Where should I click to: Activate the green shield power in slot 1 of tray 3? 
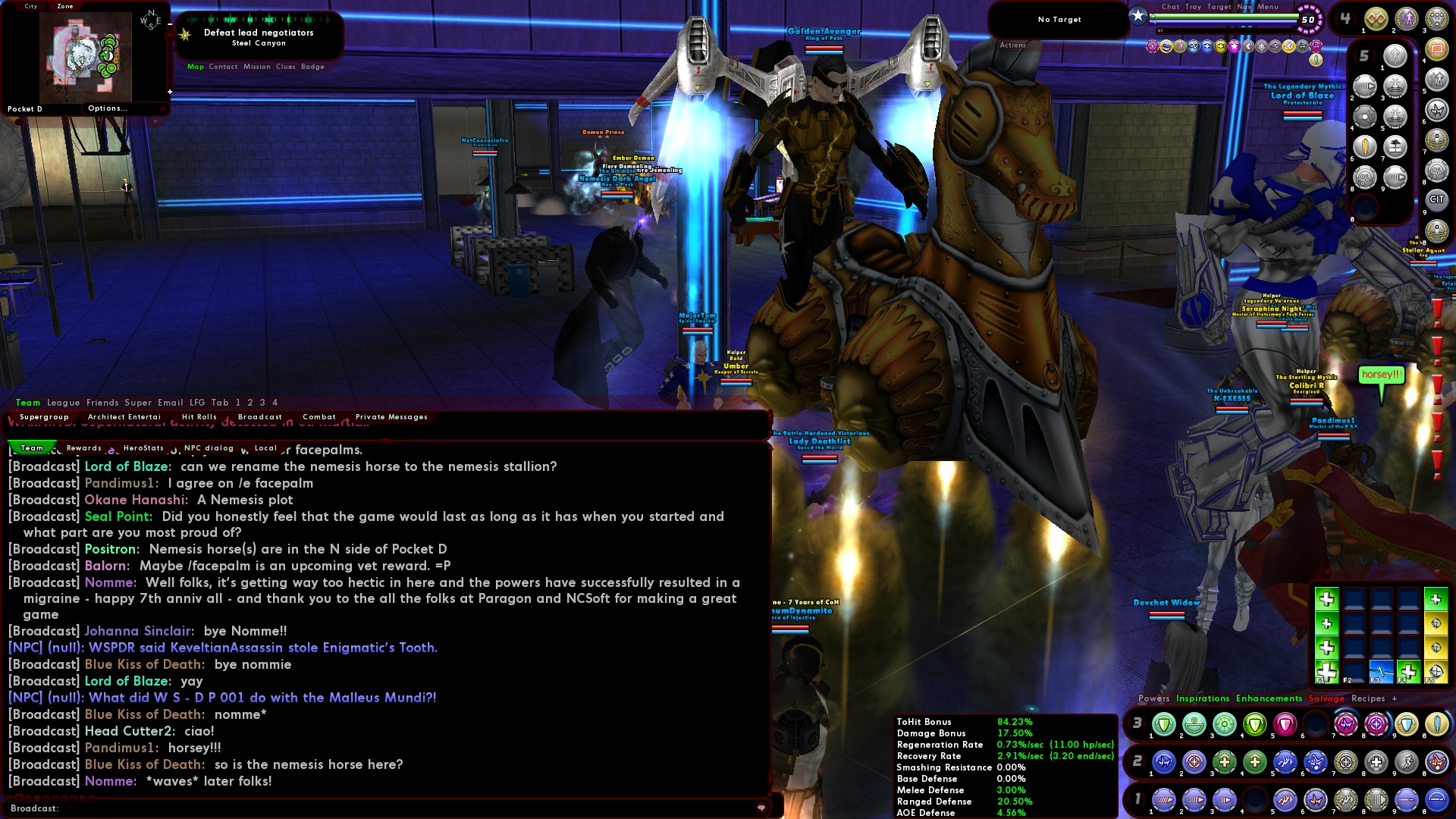(1163, 723)
